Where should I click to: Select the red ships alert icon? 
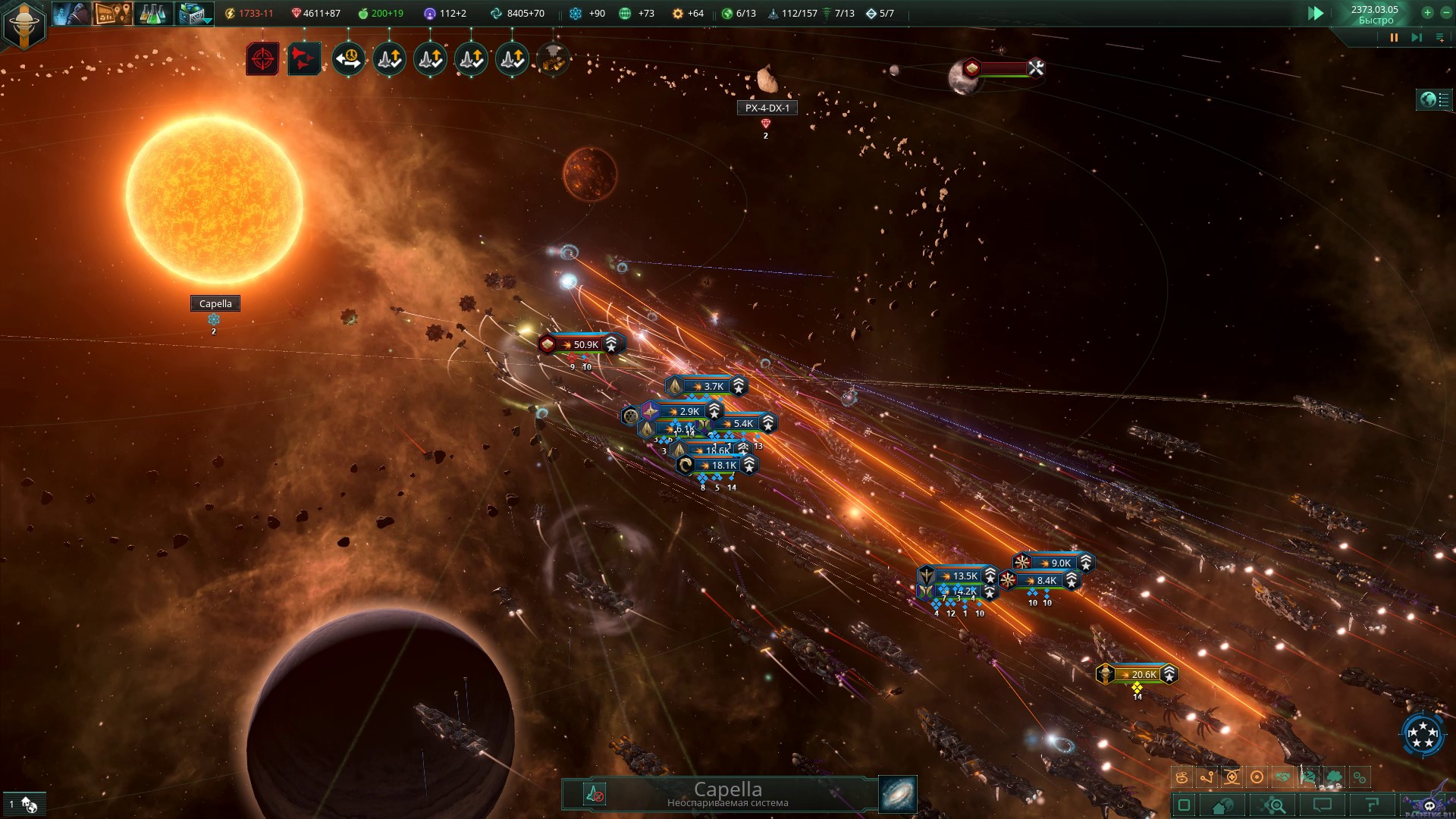(303, 59)
